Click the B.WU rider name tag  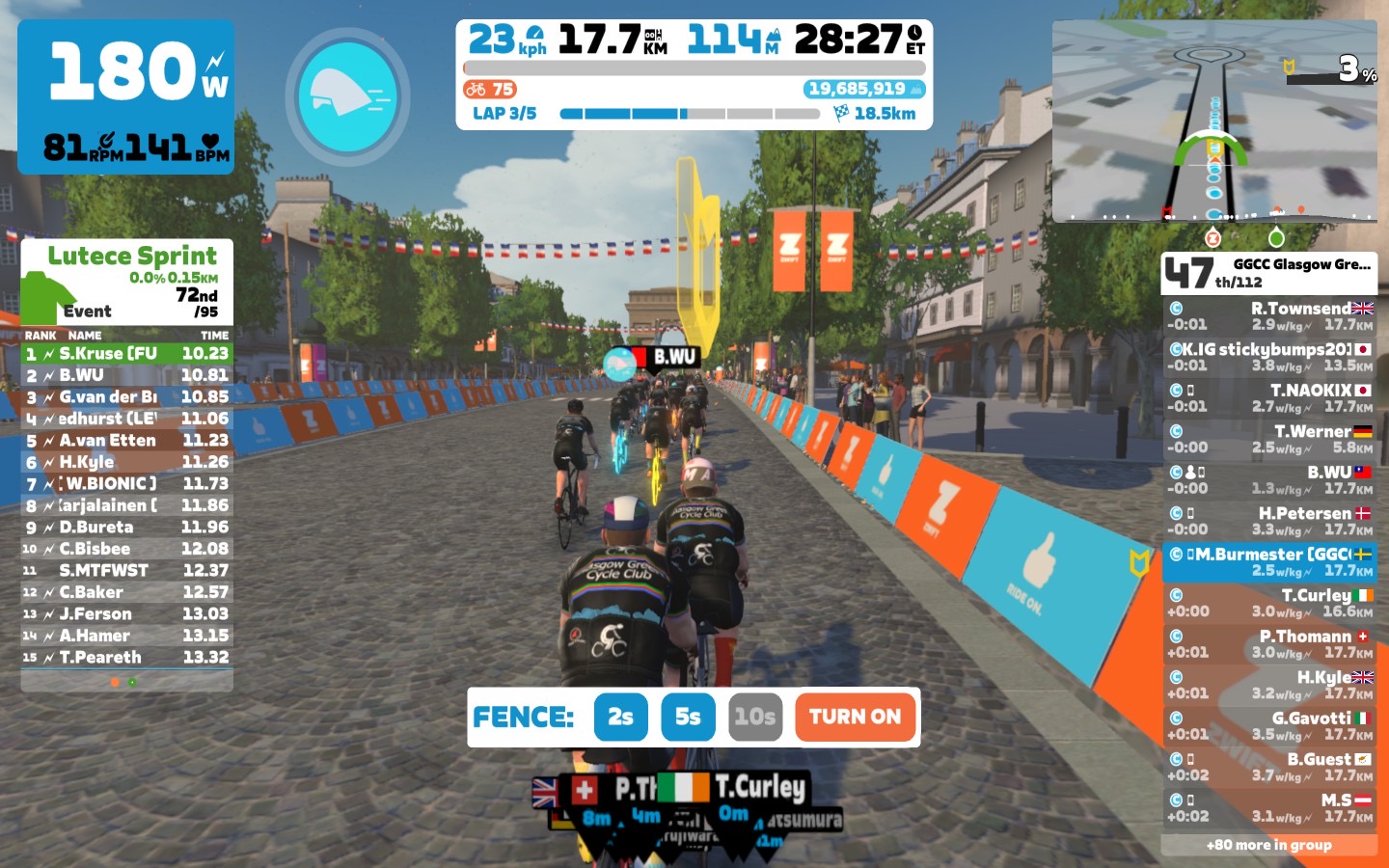673,357
